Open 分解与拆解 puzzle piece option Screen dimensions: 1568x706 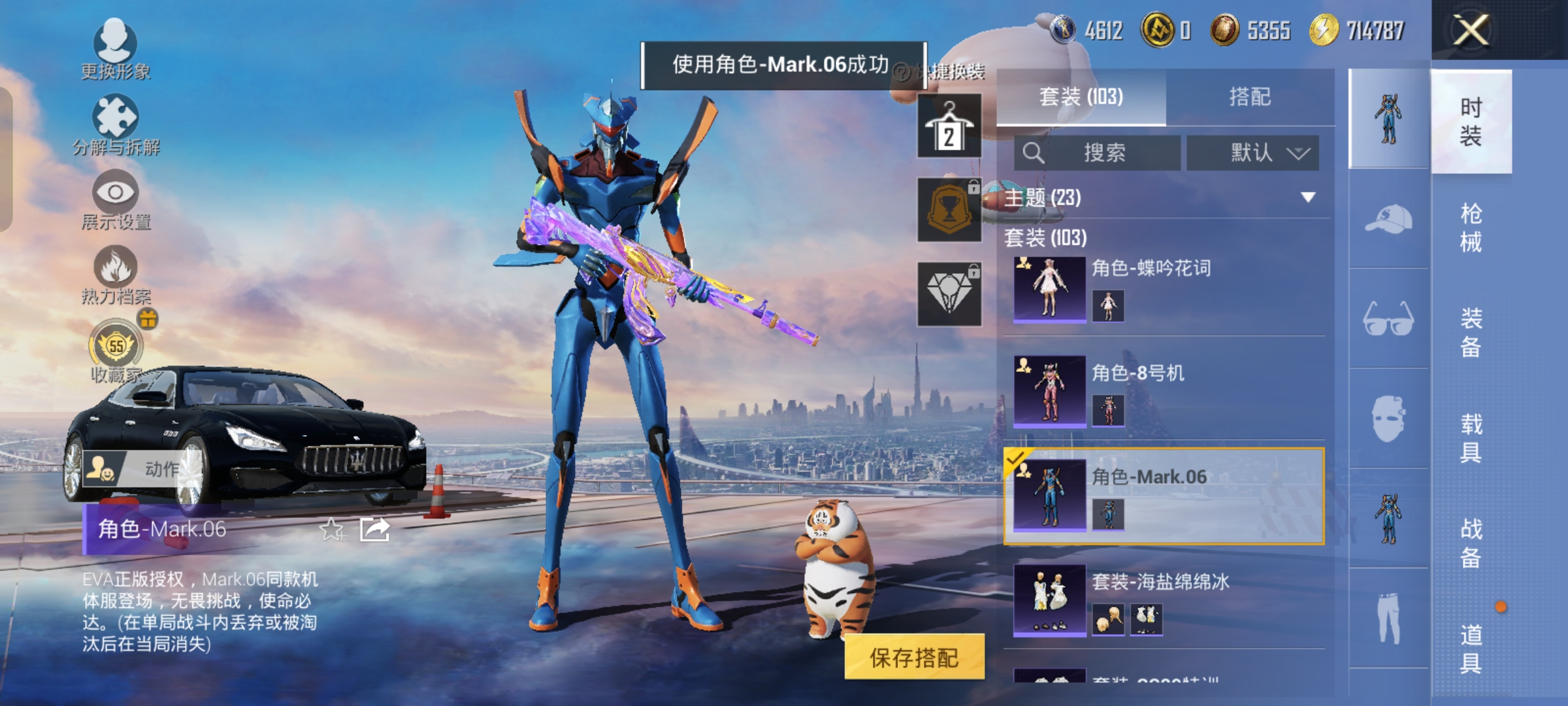(116, 124)
